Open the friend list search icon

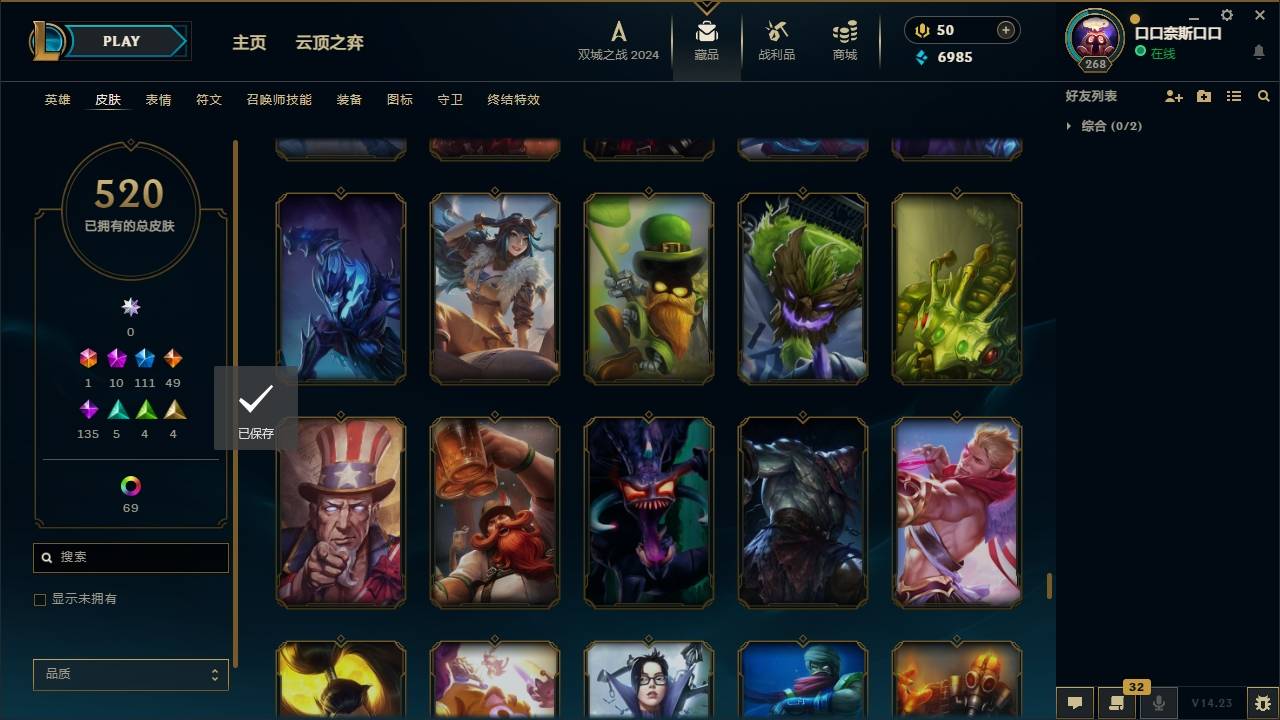click(x=1264, y=96)
